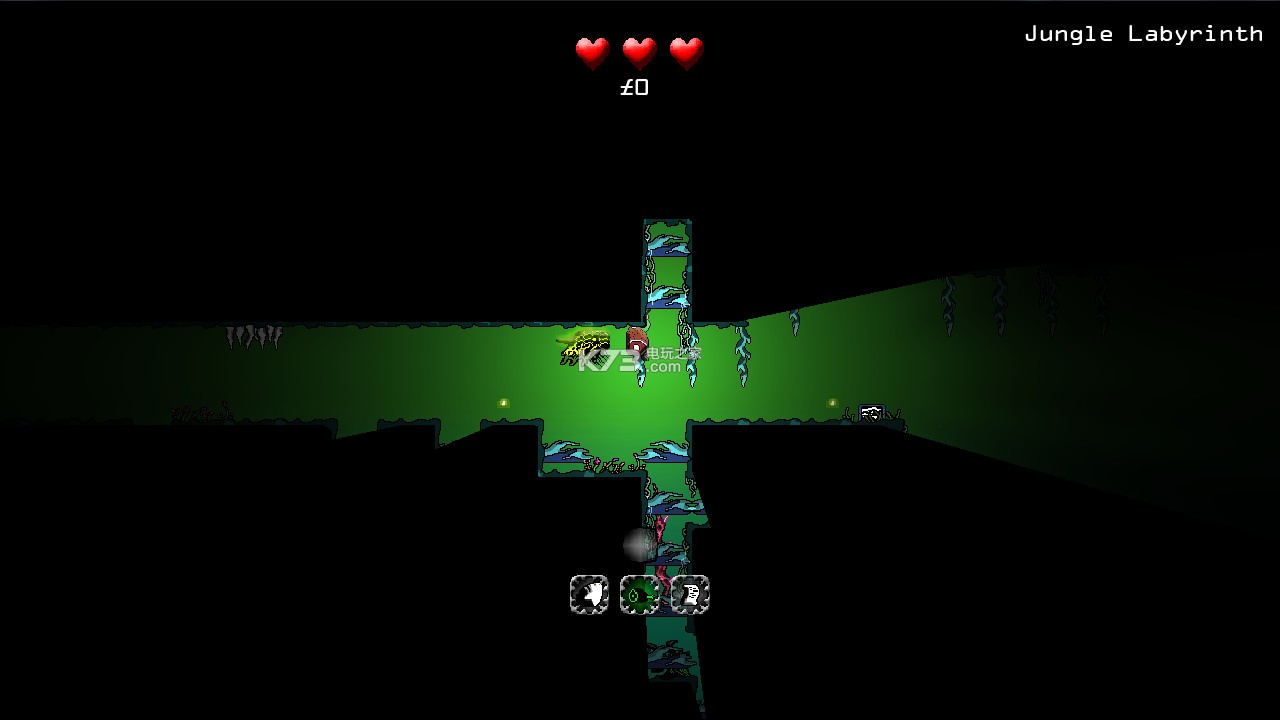Toggle the scroll slot in the hotbar

point(690,594)
